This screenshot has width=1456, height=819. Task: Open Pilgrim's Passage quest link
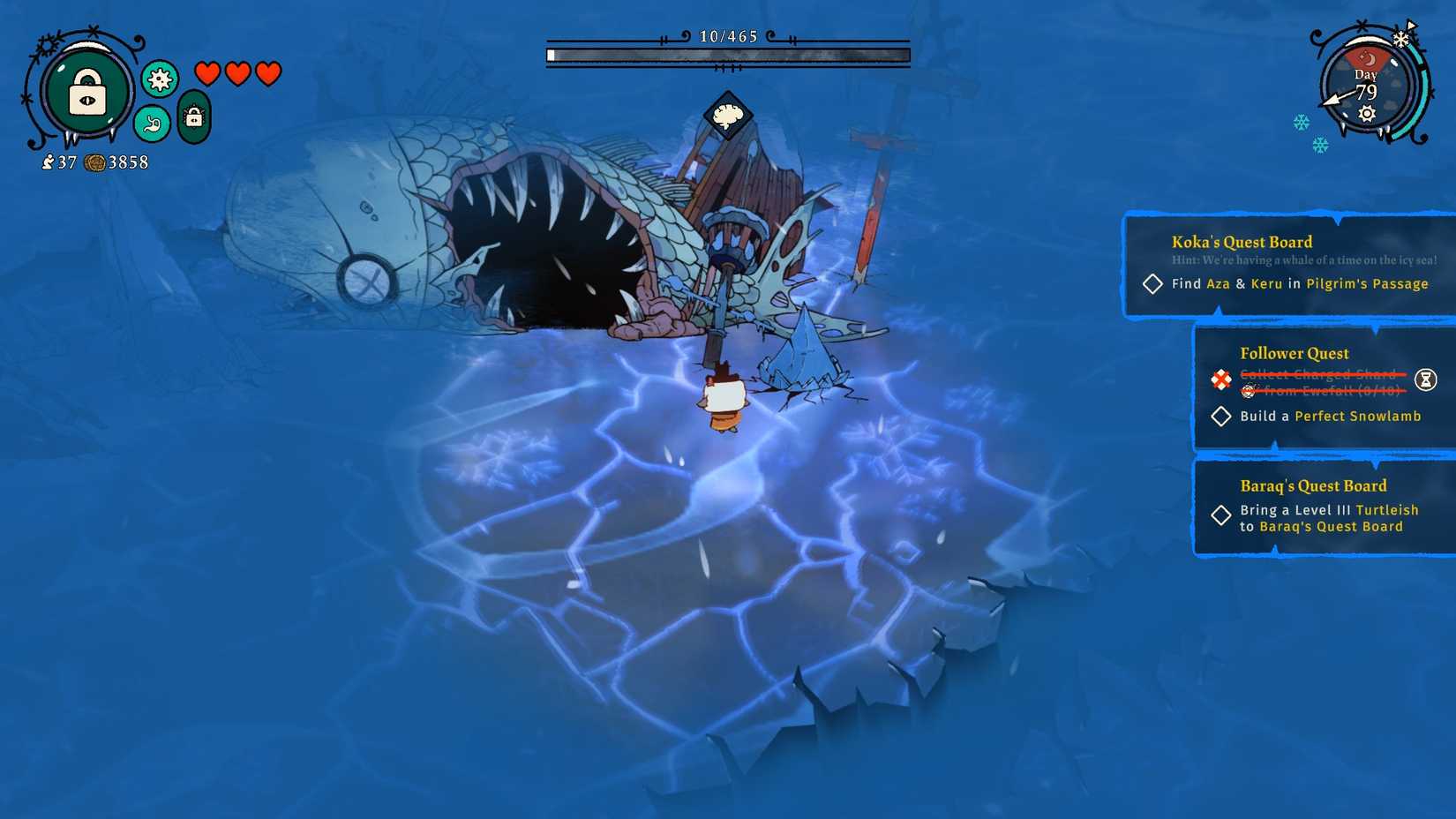point(1366,284)
